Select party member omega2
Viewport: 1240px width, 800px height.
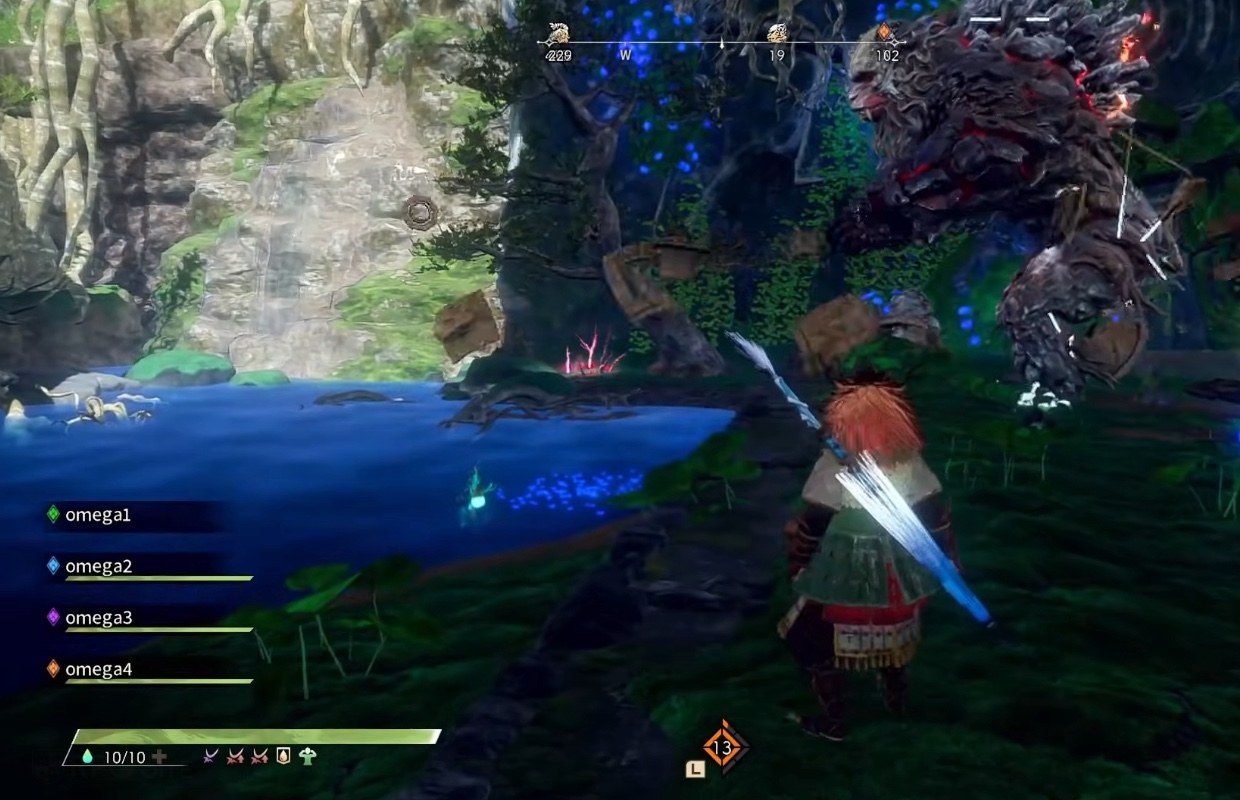pyautogui.click(x=97, y=566)
